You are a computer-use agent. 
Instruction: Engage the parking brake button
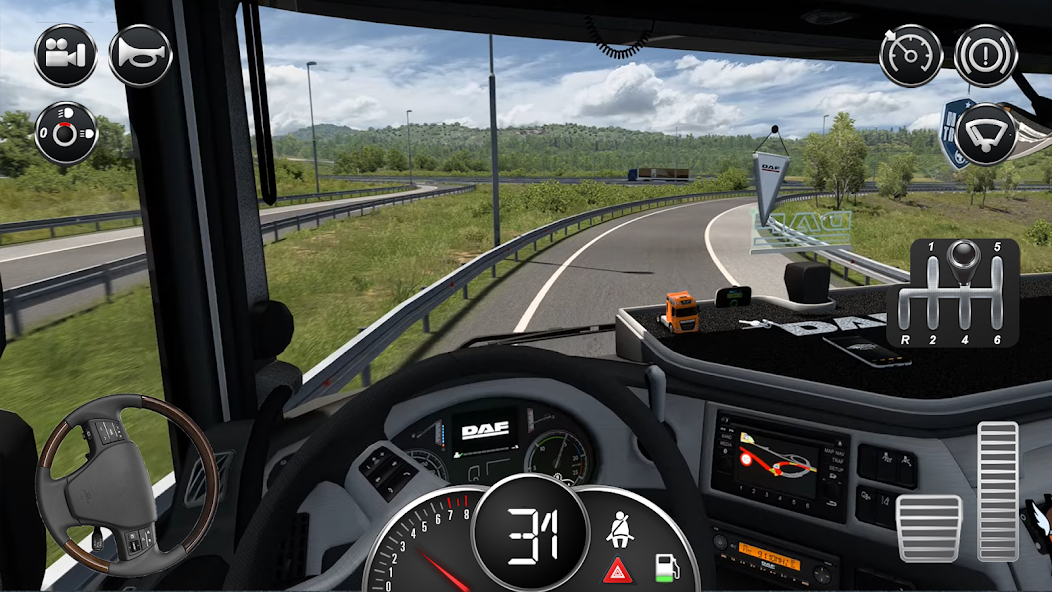(985, 56)
